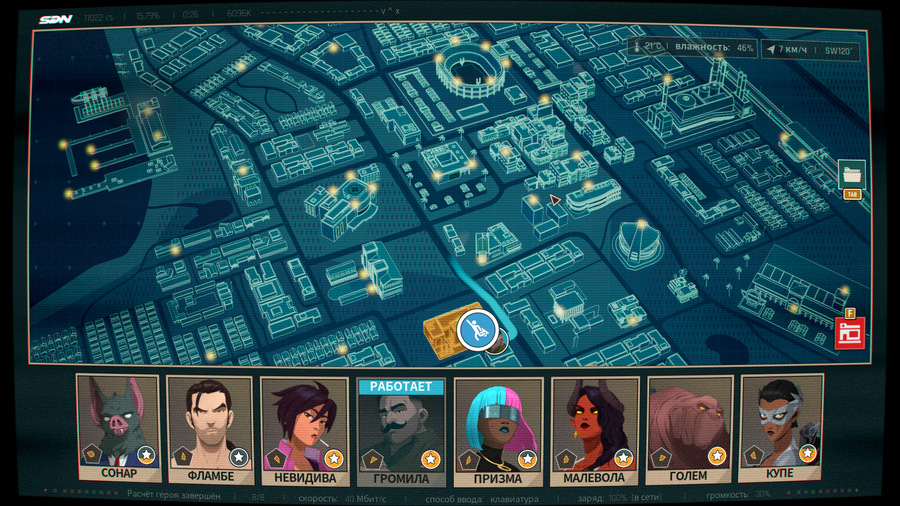Image resolution: width=900 pixels, height=506 pixels.
Task: Open the green folder files icon
Action: (x=852, y=174)
